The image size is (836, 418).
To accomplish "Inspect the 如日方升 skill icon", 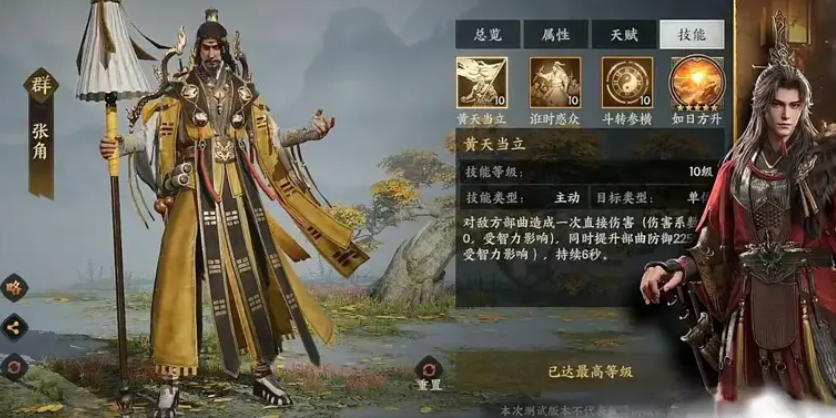I will tap(696, 81).
